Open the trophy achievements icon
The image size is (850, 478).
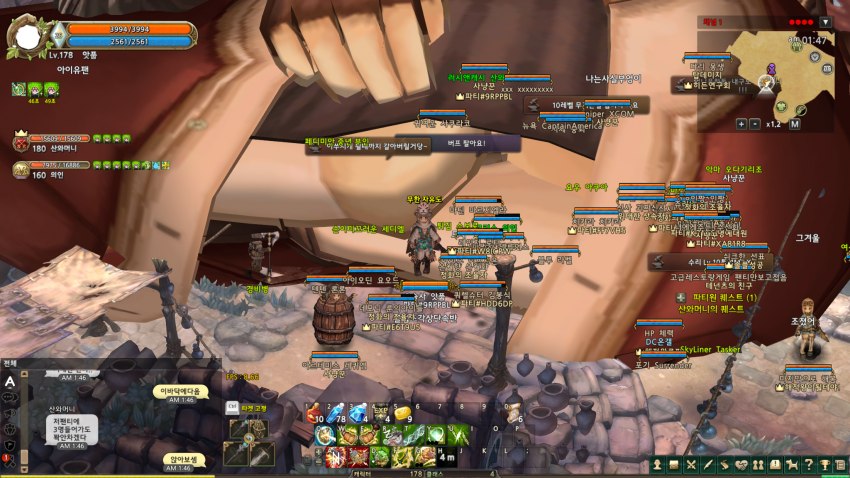[824, 464]
